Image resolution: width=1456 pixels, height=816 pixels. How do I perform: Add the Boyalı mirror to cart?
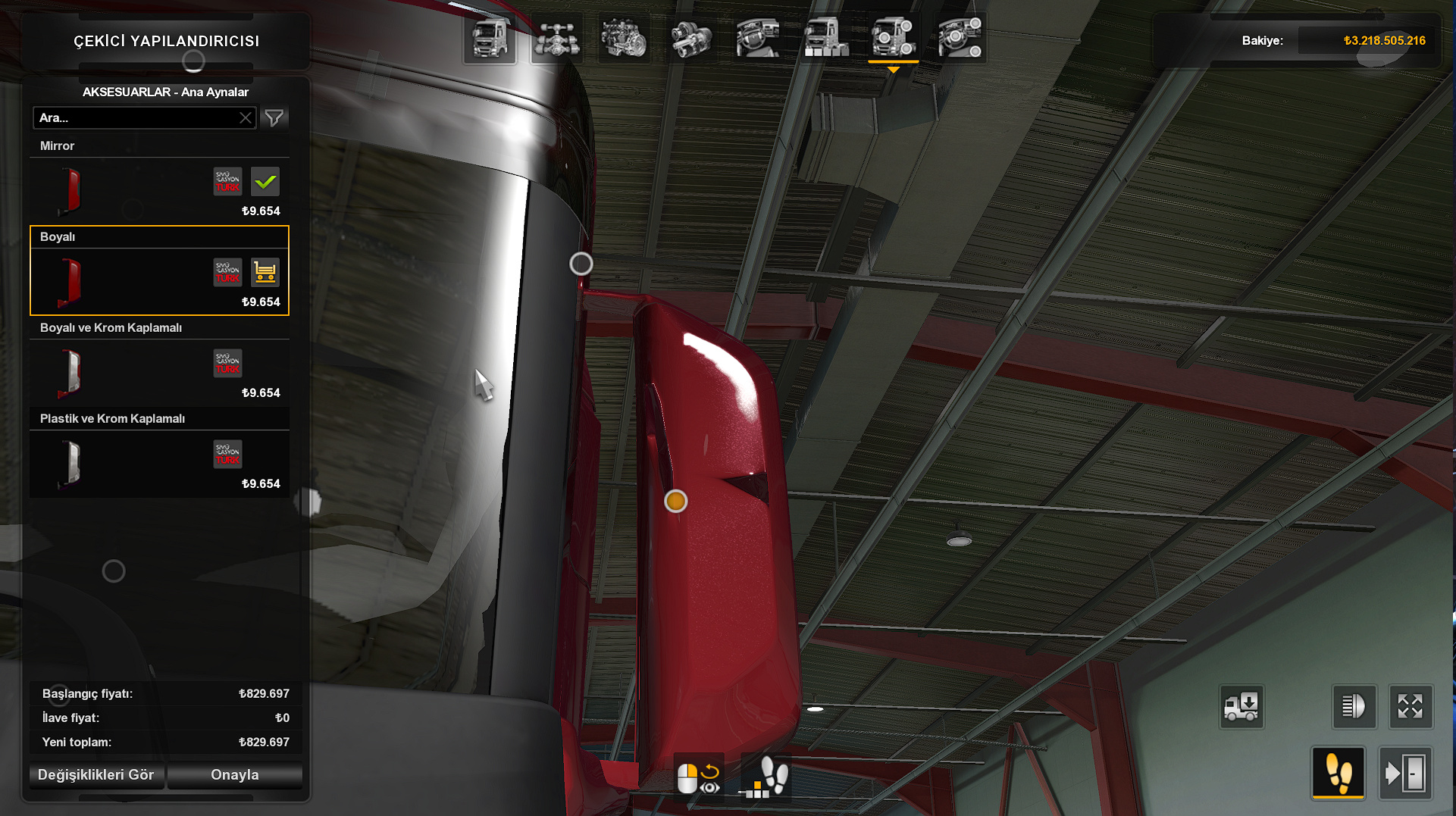point(265,273)
